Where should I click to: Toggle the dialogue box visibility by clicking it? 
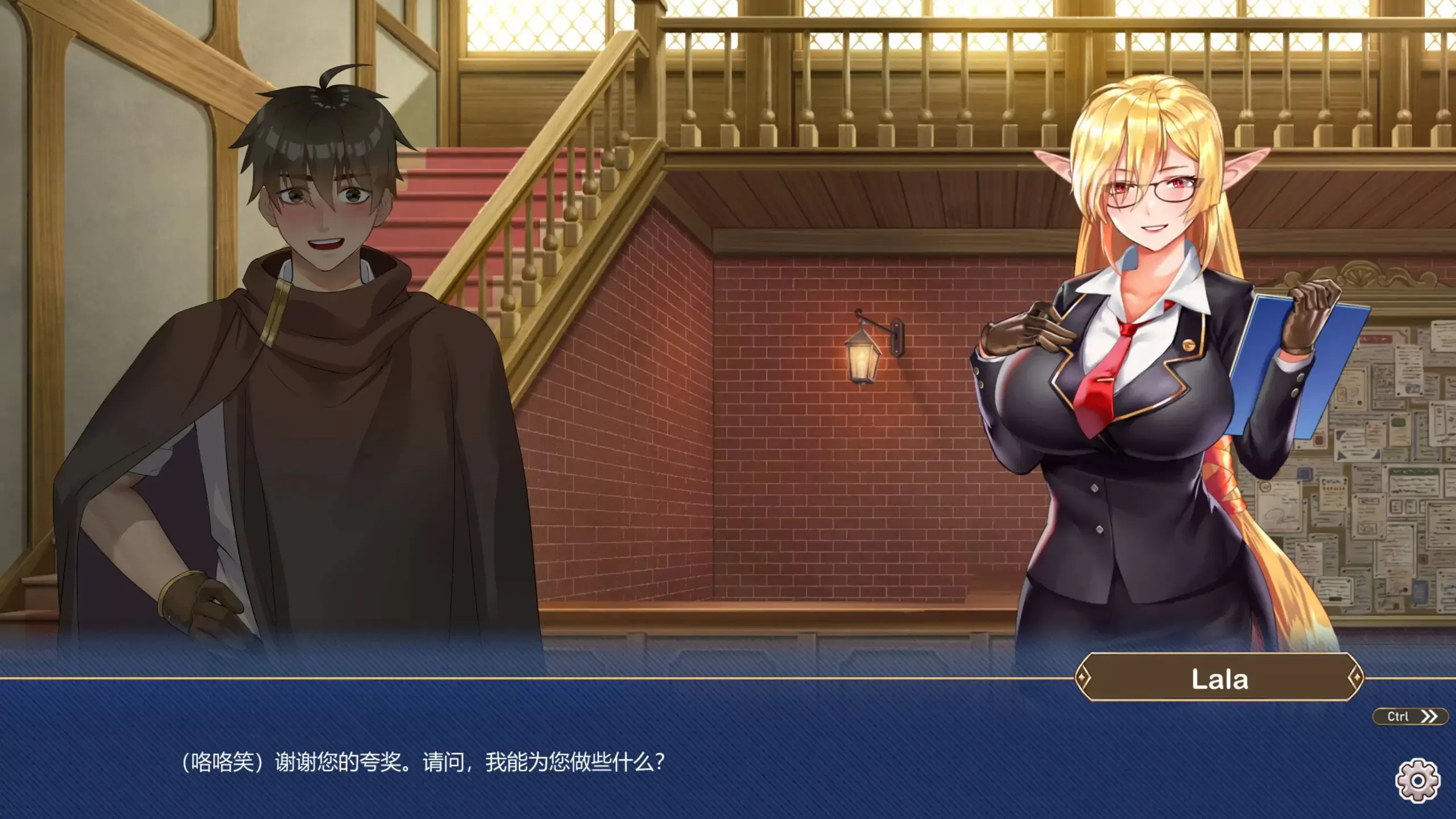pyautogui.click(x=728, y=756)
